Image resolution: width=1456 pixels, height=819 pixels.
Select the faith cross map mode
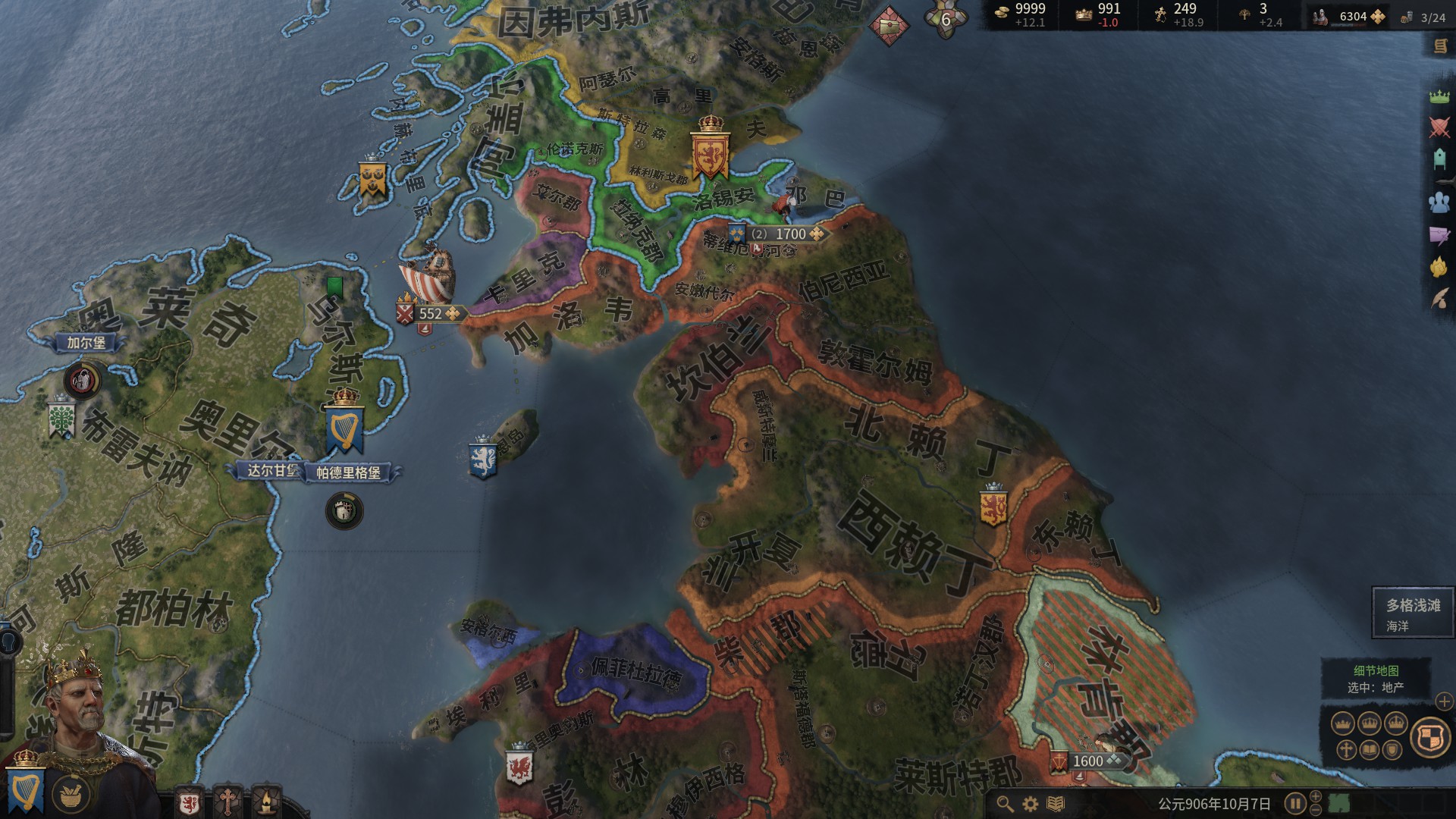(x=1346, y=751)
